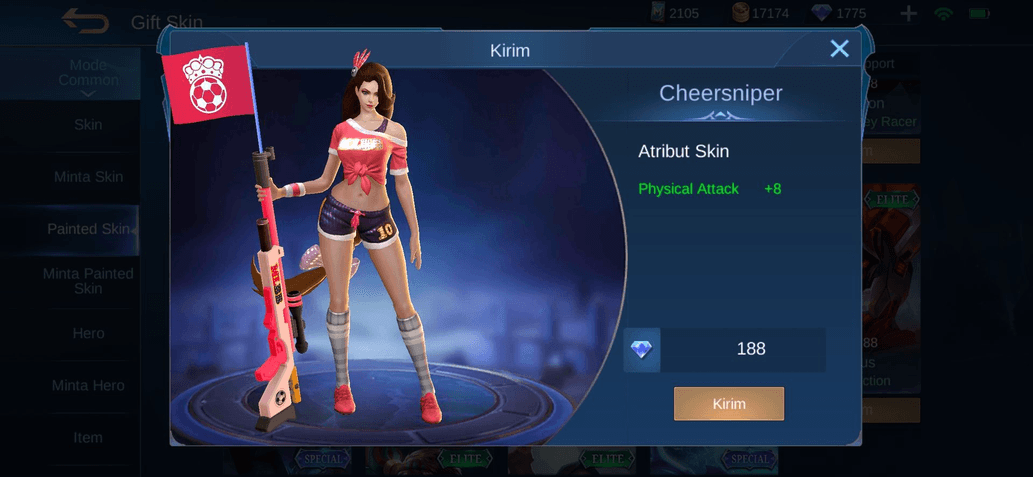Image resolution: width=1033 pixels, height=477 pixels.
Task: Open Minta Painted Skin category
Action: [x=88, y=281]
